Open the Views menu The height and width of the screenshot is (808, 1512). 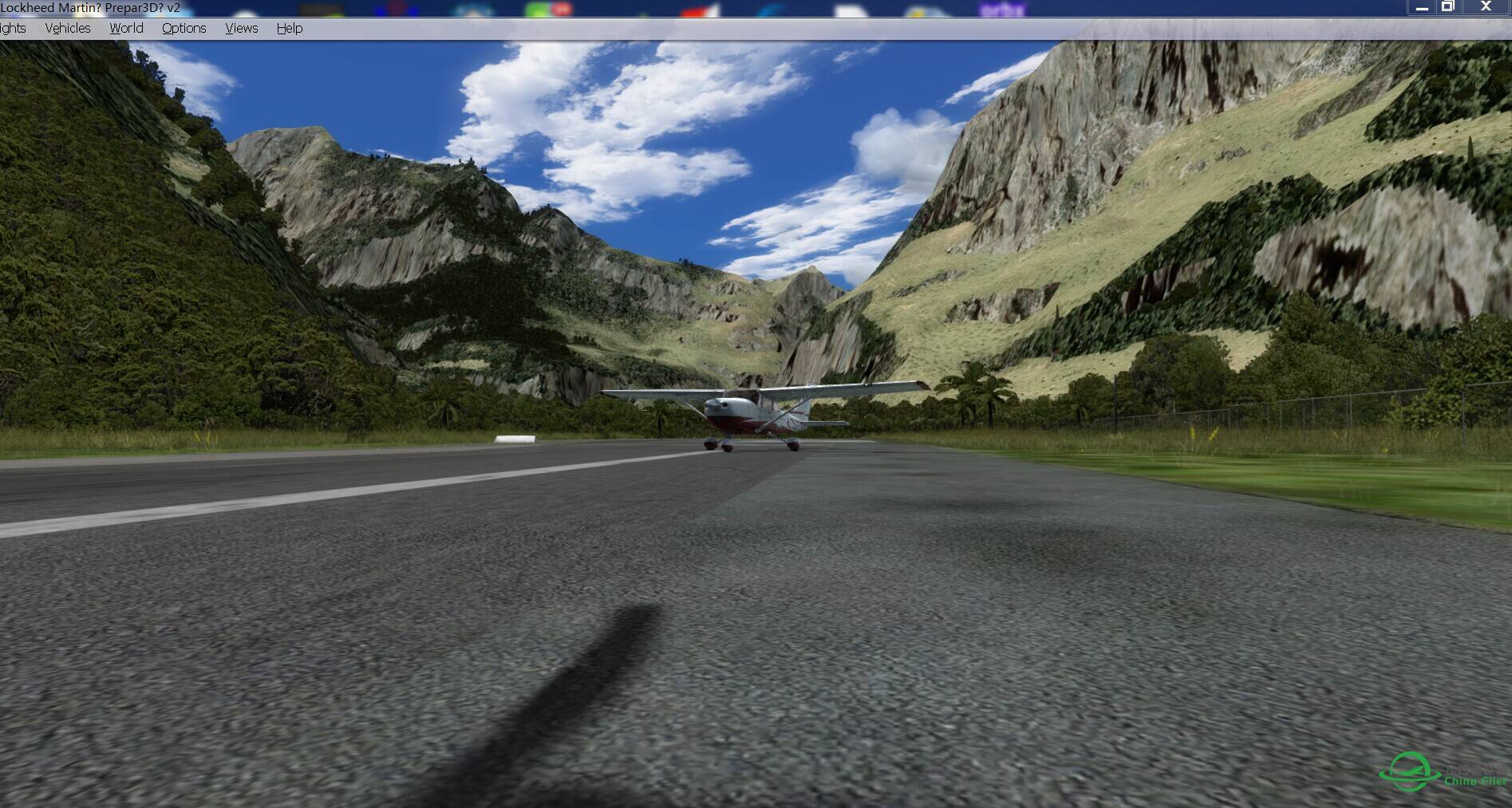[241, 28]
